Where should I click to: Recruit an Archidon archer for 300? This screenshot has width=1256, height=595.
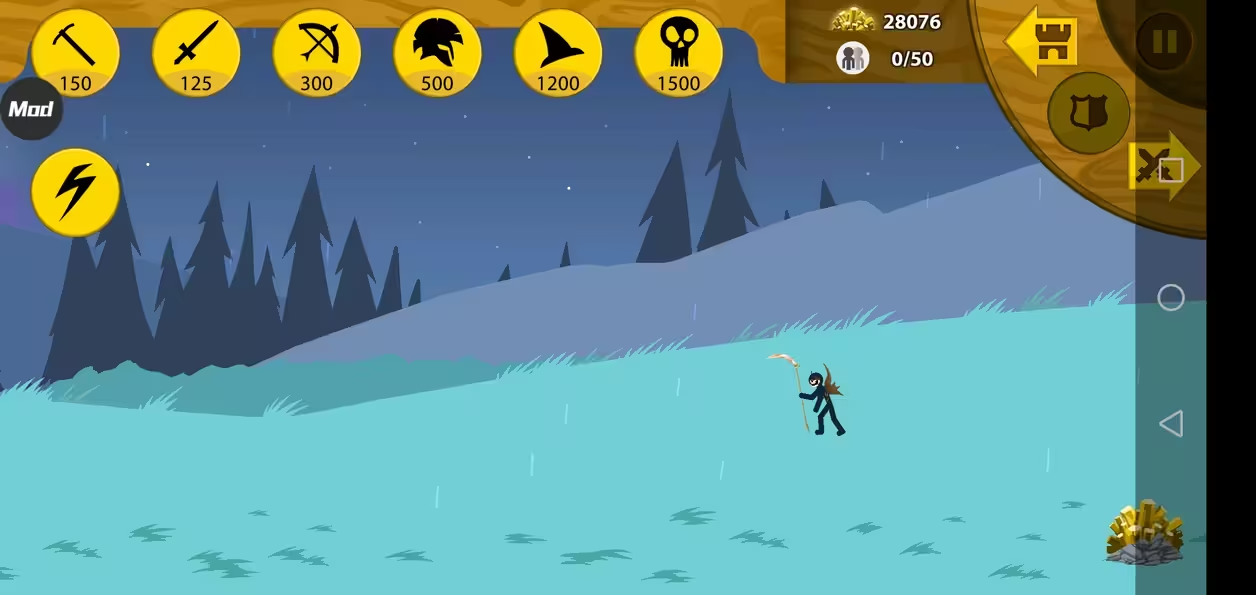316,52
